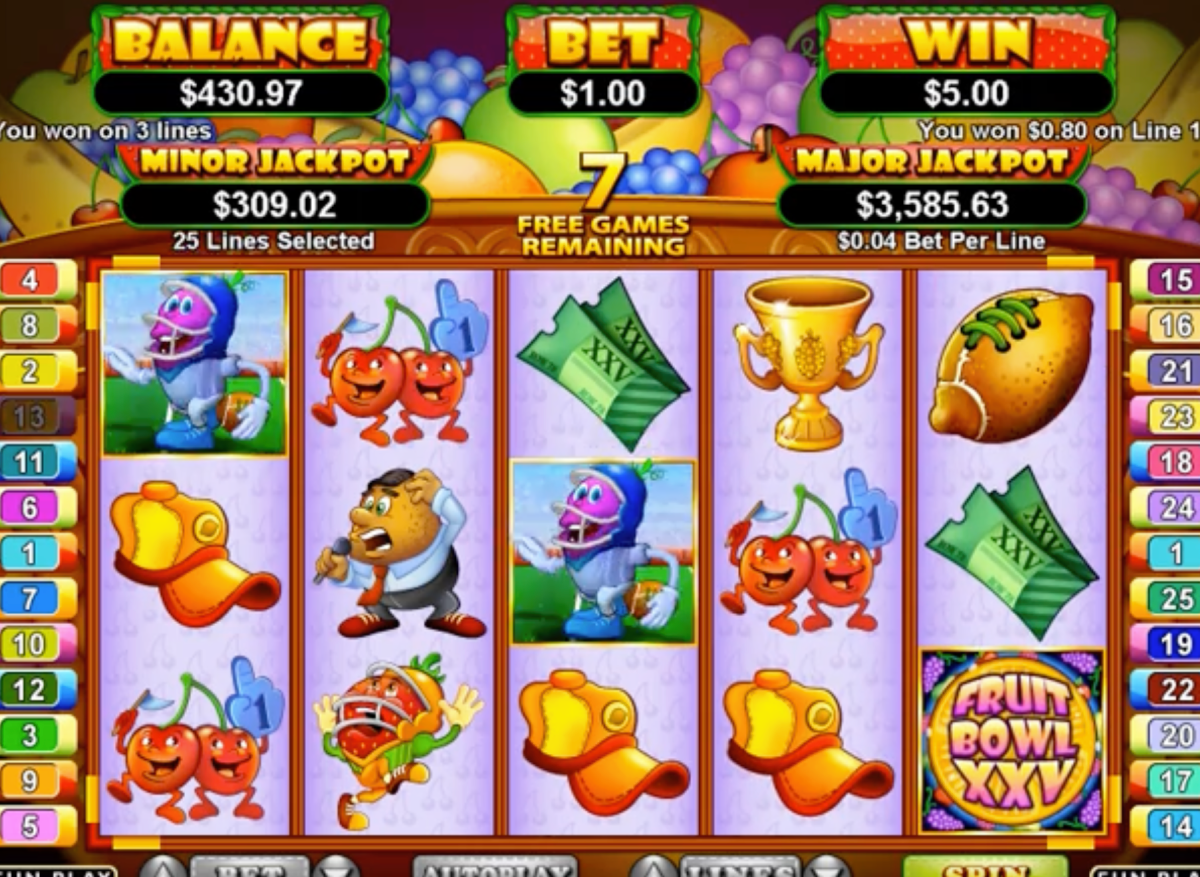The height and width of the screenshot is (877, 1200).
Task: Choose payline 21 marker
Action: [x=1166, y=371]
